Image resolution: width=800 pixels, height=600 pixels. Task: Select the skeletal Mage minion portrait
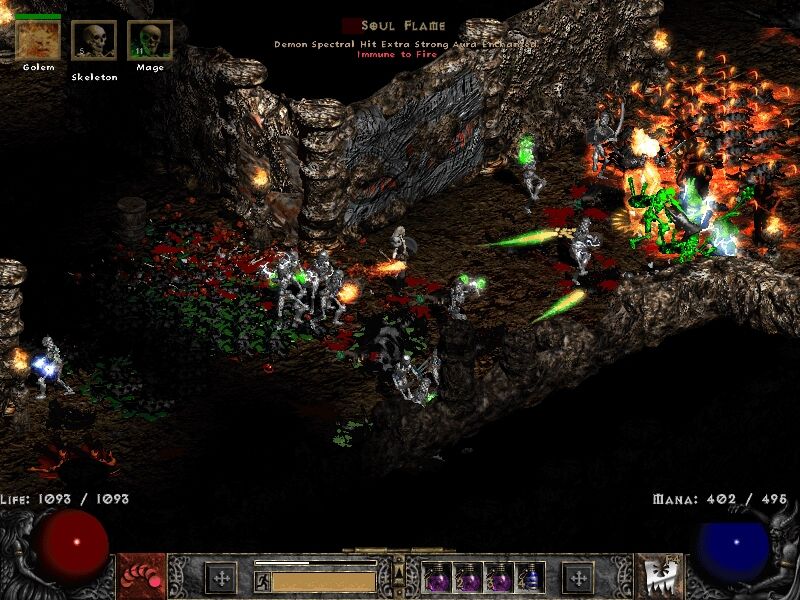point(150,41)
